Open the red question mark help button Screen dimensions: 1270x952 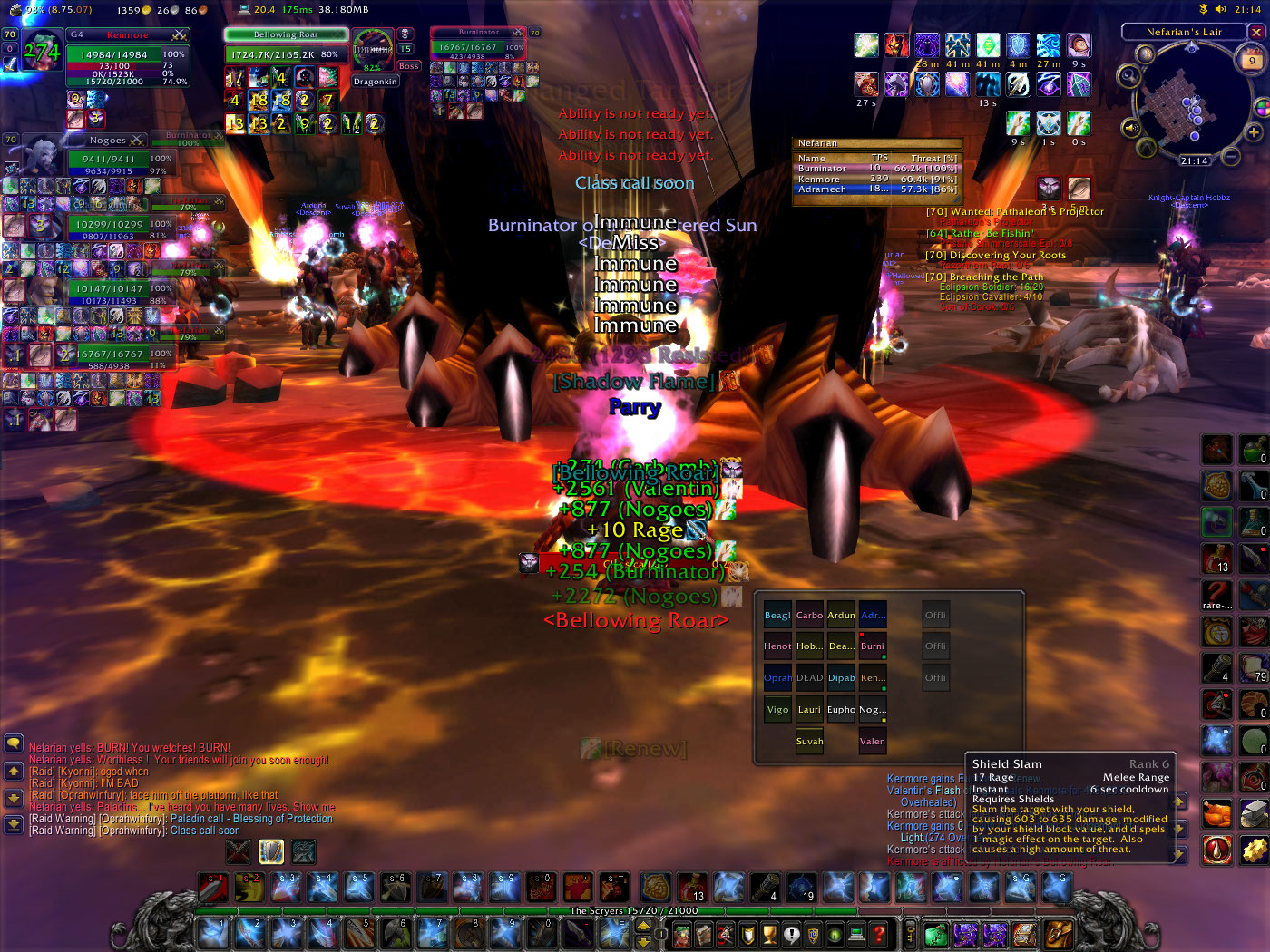[x=879, y=933]
